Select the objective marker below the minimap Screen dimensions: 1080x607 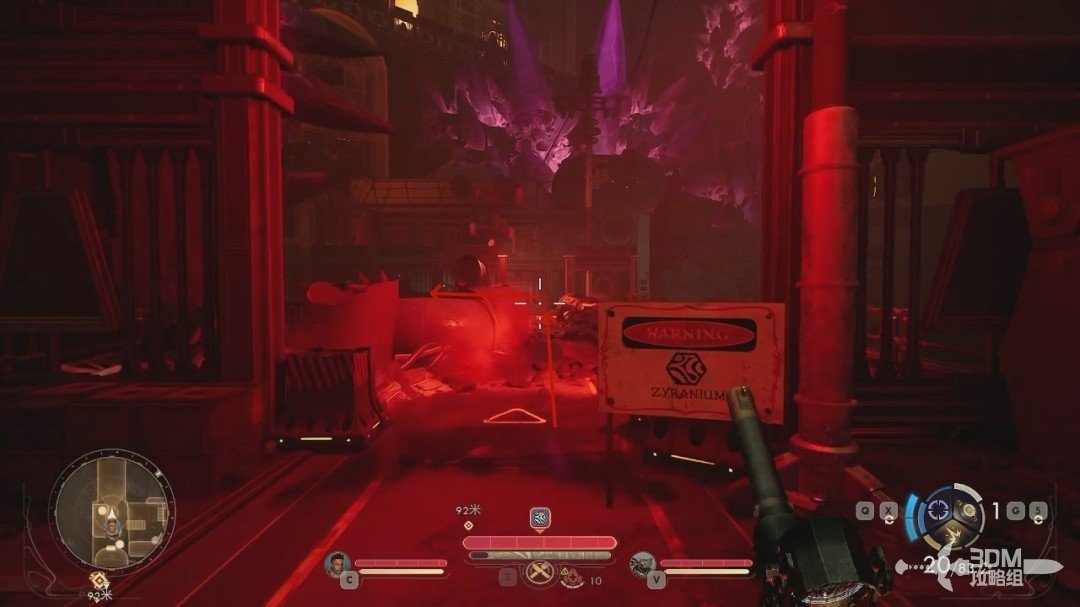tap(98, 579)
